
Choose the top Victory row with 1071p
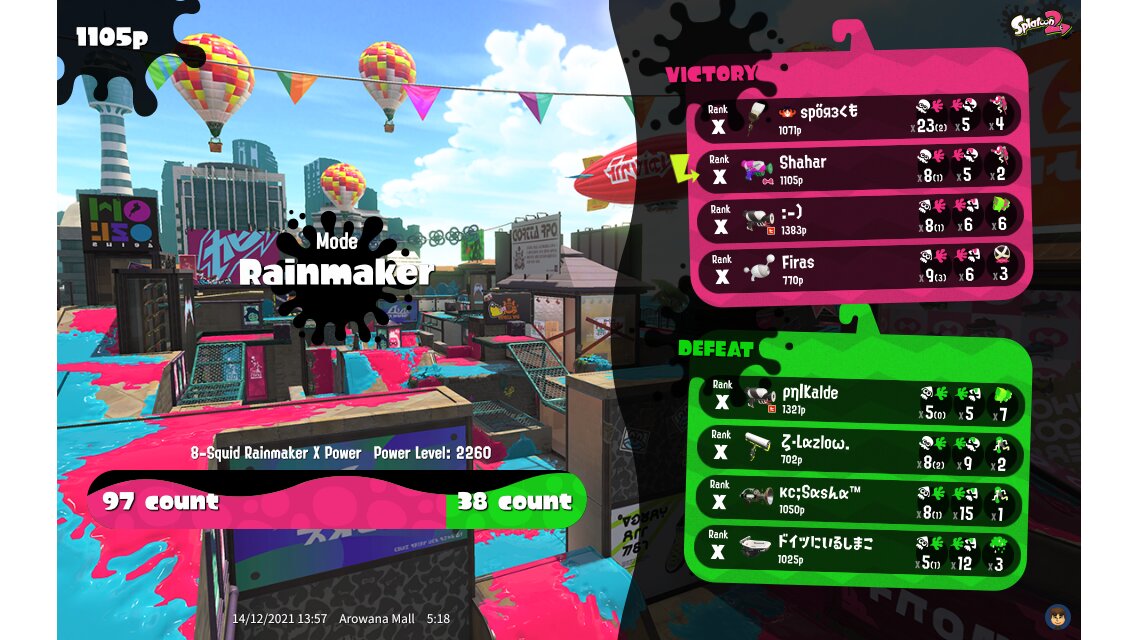coord(860,117)
